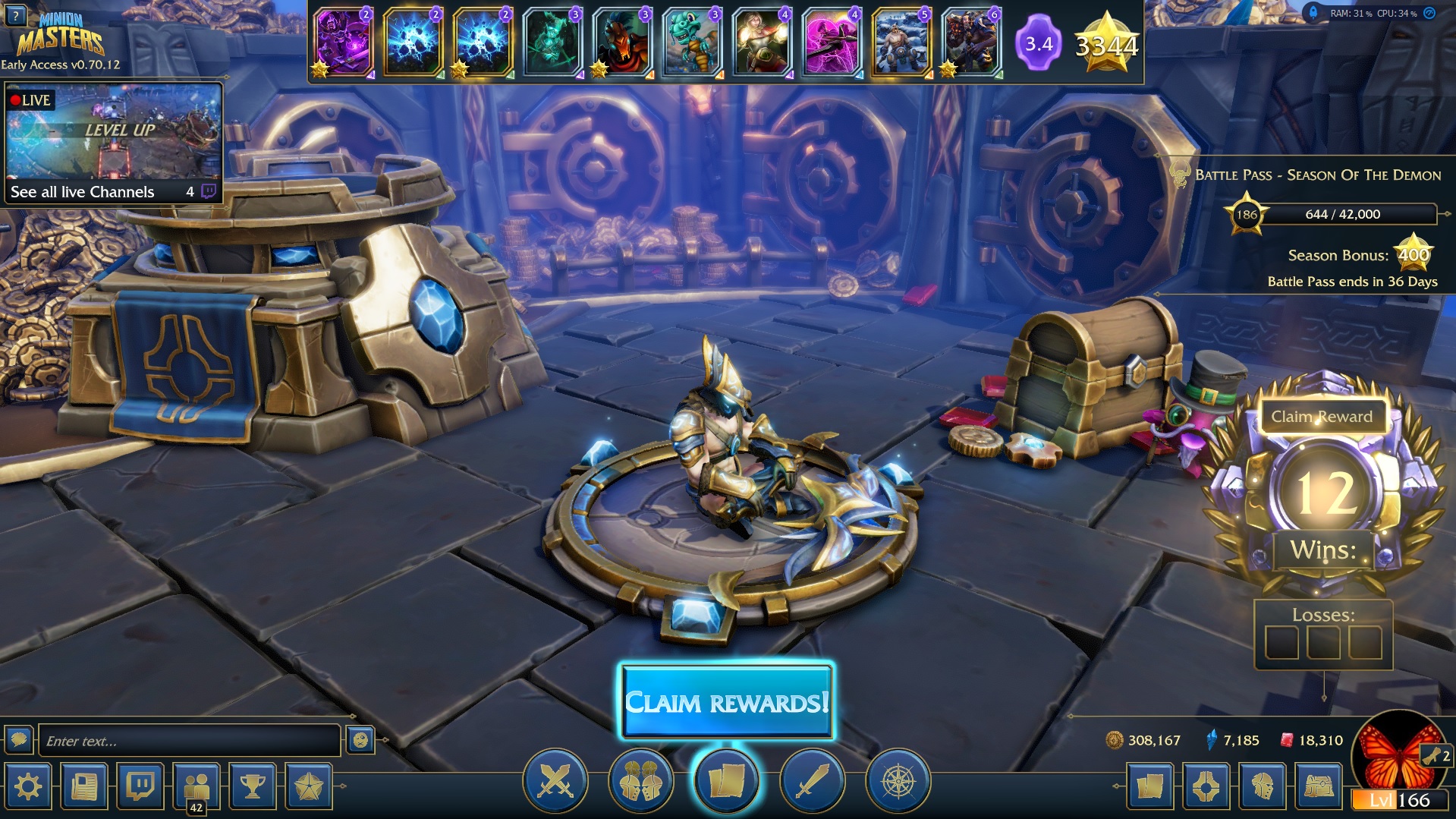Screen dimensions: 1456x819
Task: Open the treasure chest shop icon
Action: (1318, 786)
